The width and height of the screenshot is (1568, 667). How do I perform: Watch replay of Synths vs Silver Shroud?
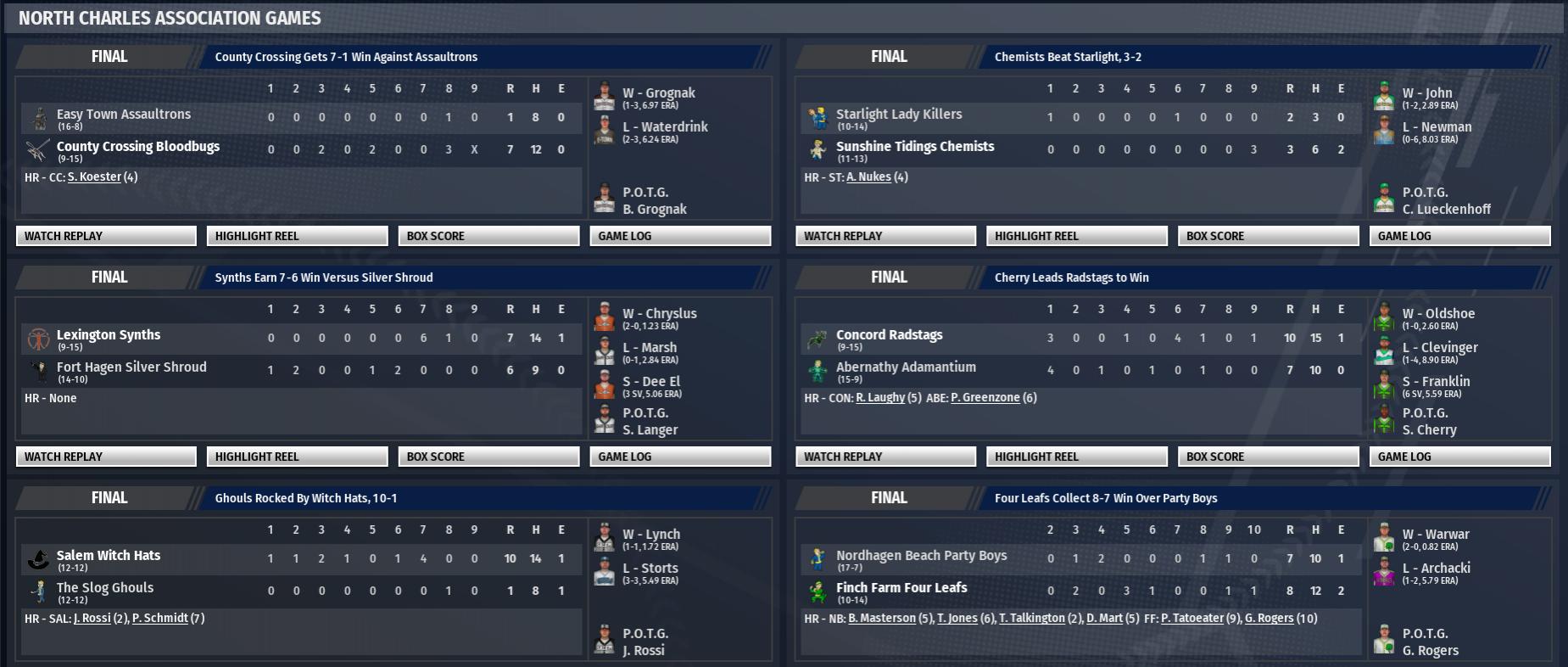point(106,457)
